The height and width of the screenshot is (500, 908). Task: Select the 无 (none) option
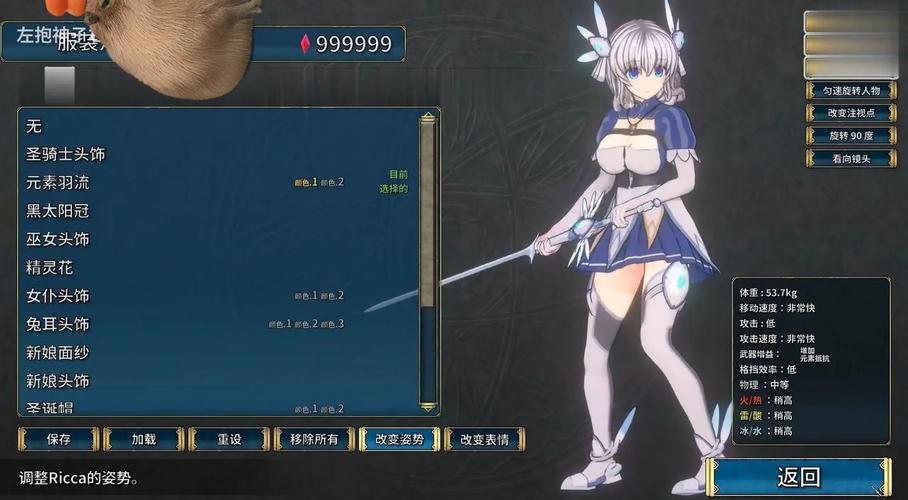coord(34,127)
